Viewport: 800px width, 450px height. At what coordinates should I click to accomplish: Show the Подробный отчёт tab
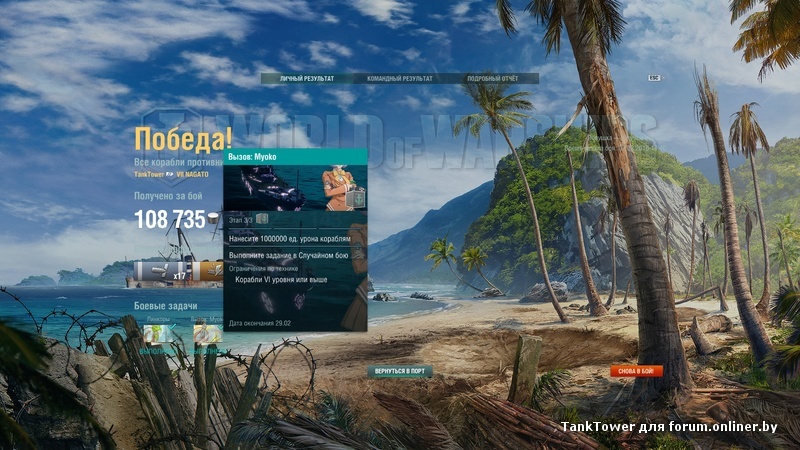tap(492, 78)
